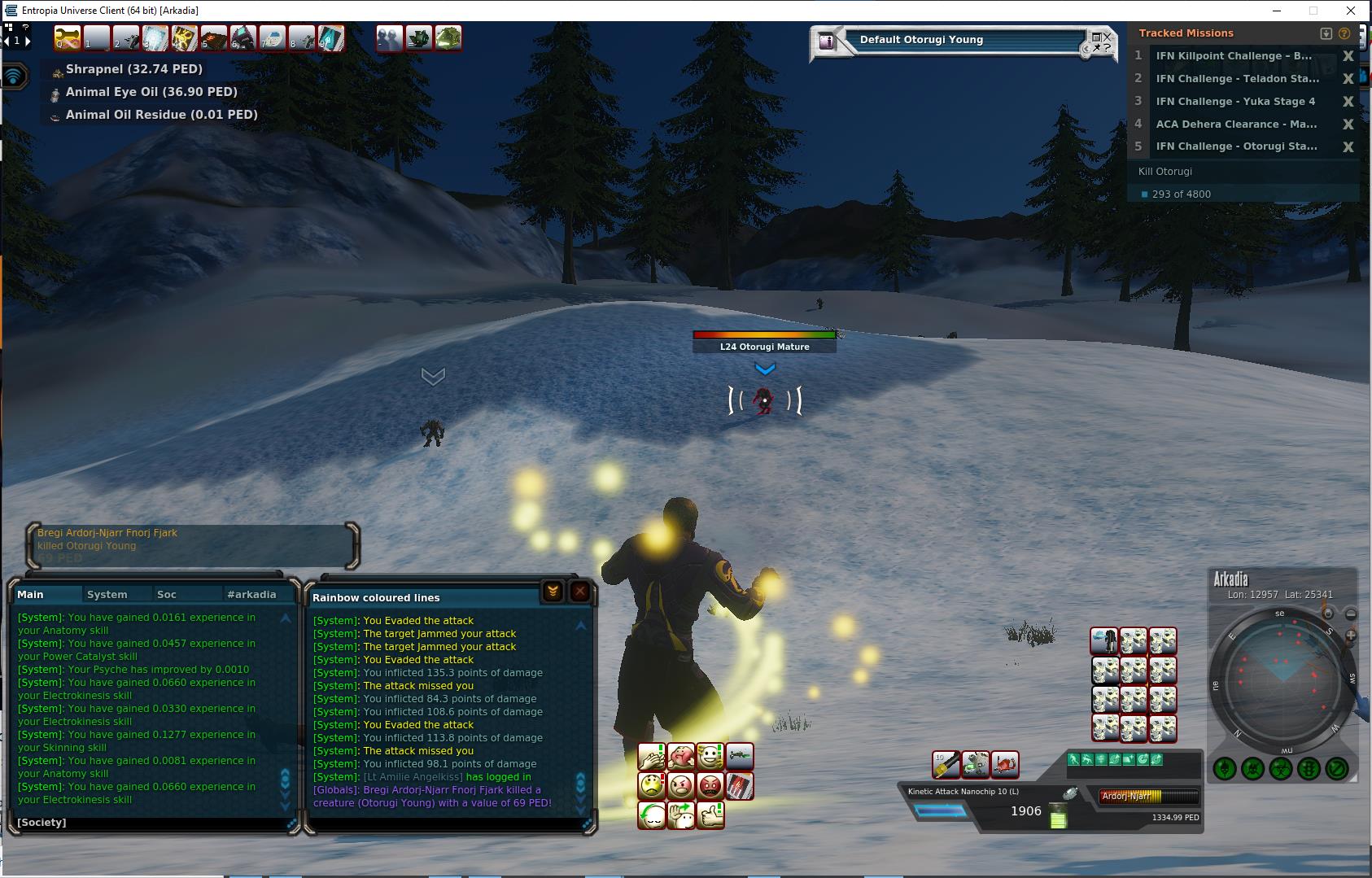Select the angry red face emote
The height and width of the screenshot is (878, 1372).
(710, 786)
